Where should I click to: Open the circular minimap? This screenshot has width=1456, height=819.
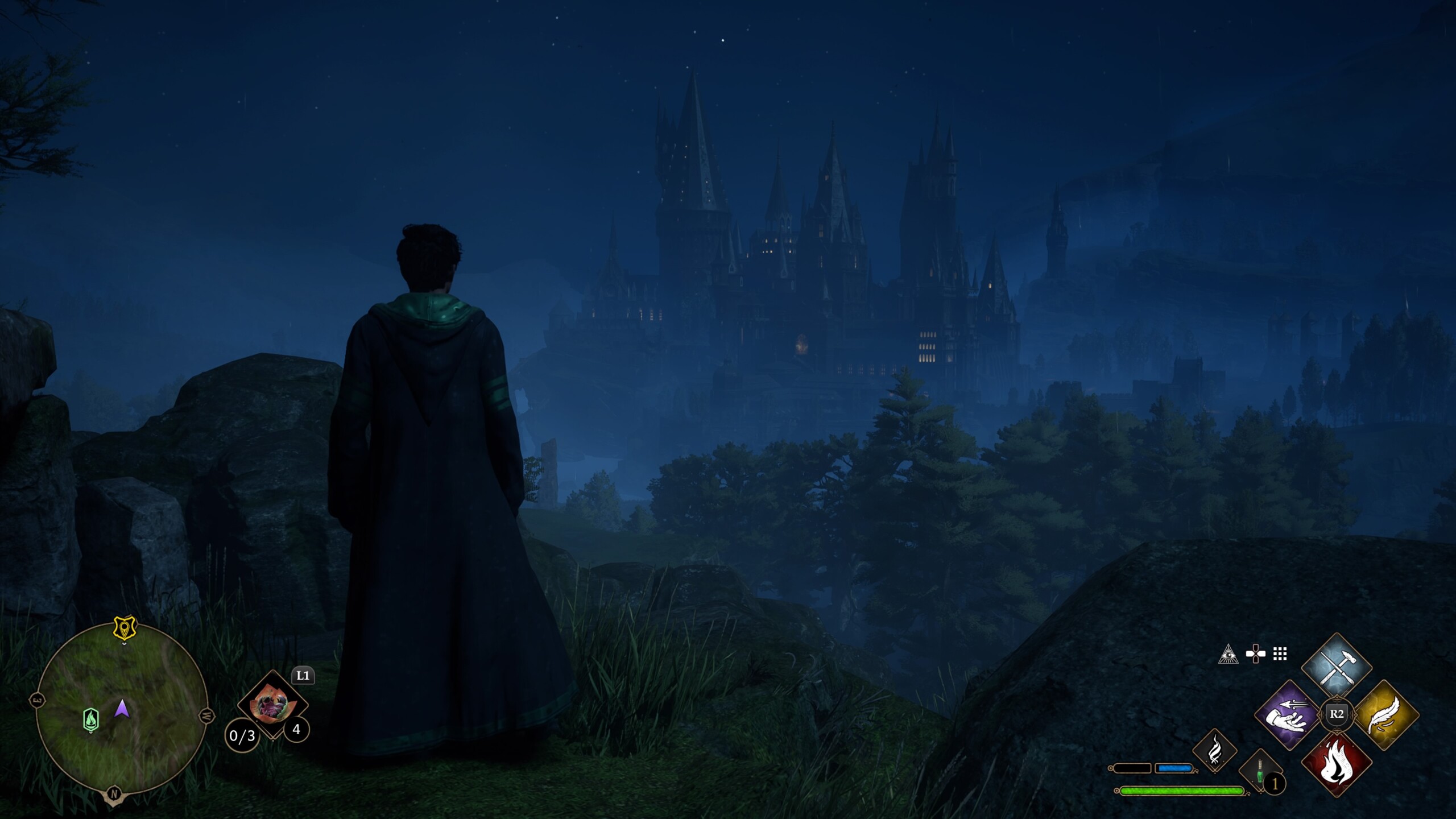click(121, 709)
